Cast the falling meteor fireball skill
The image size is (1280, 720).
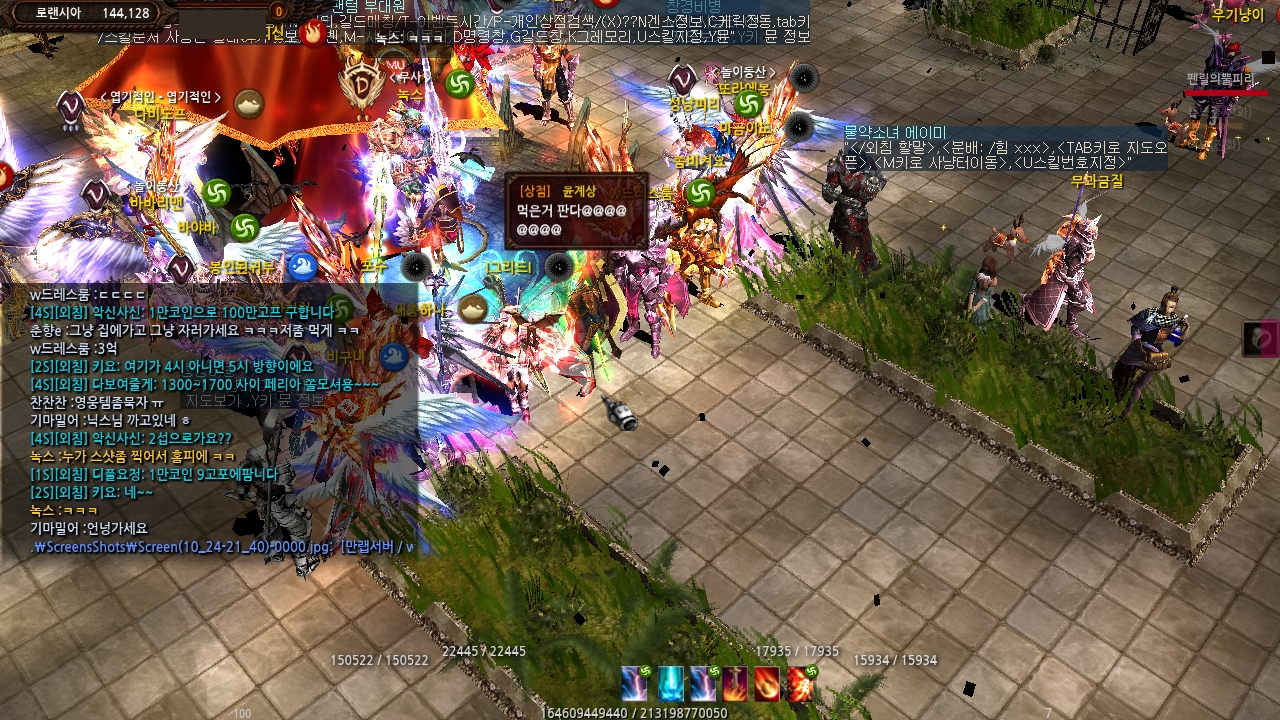click(767, 683)
